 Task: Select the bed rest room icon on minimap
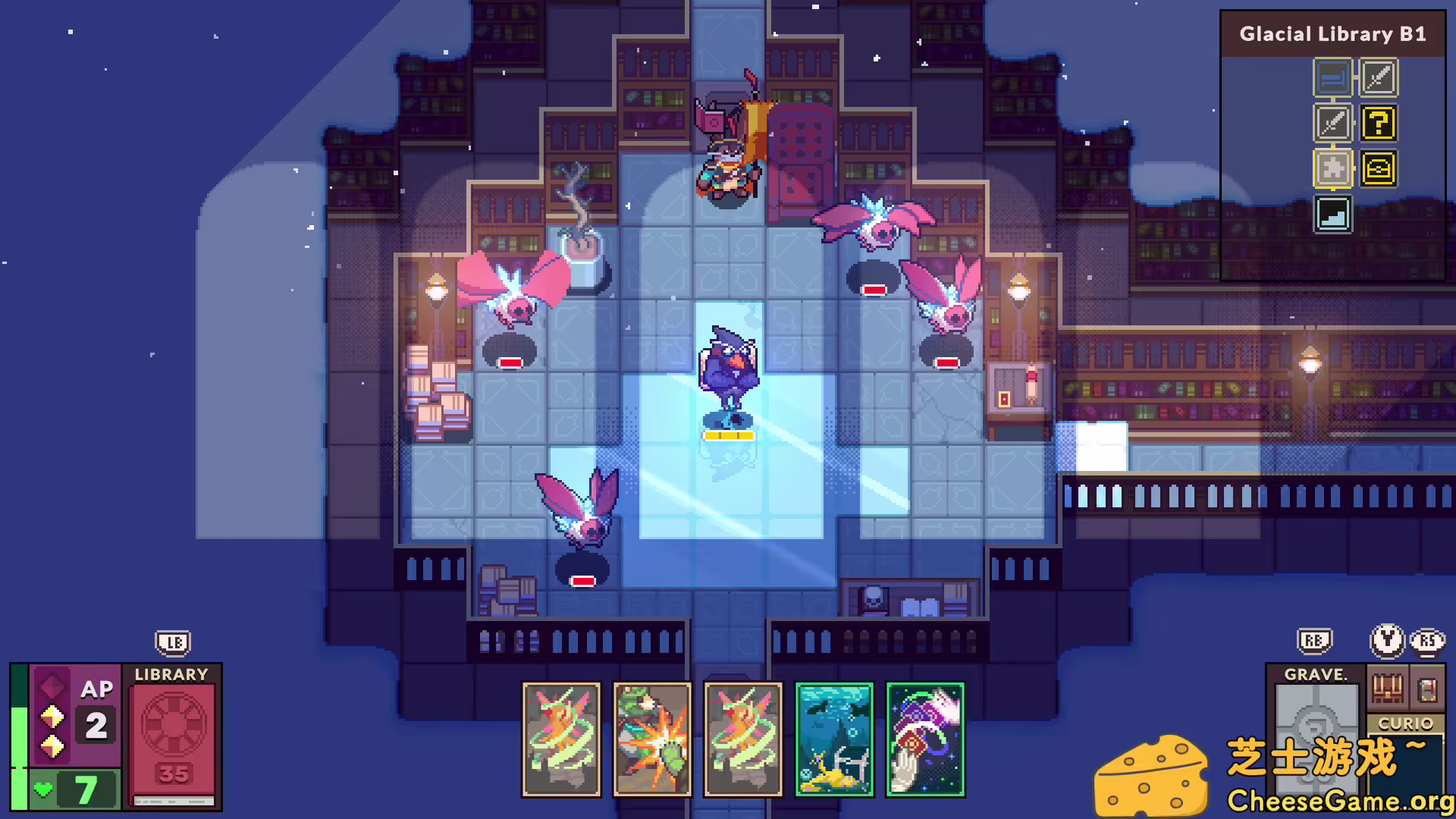tap(1332, 78)
